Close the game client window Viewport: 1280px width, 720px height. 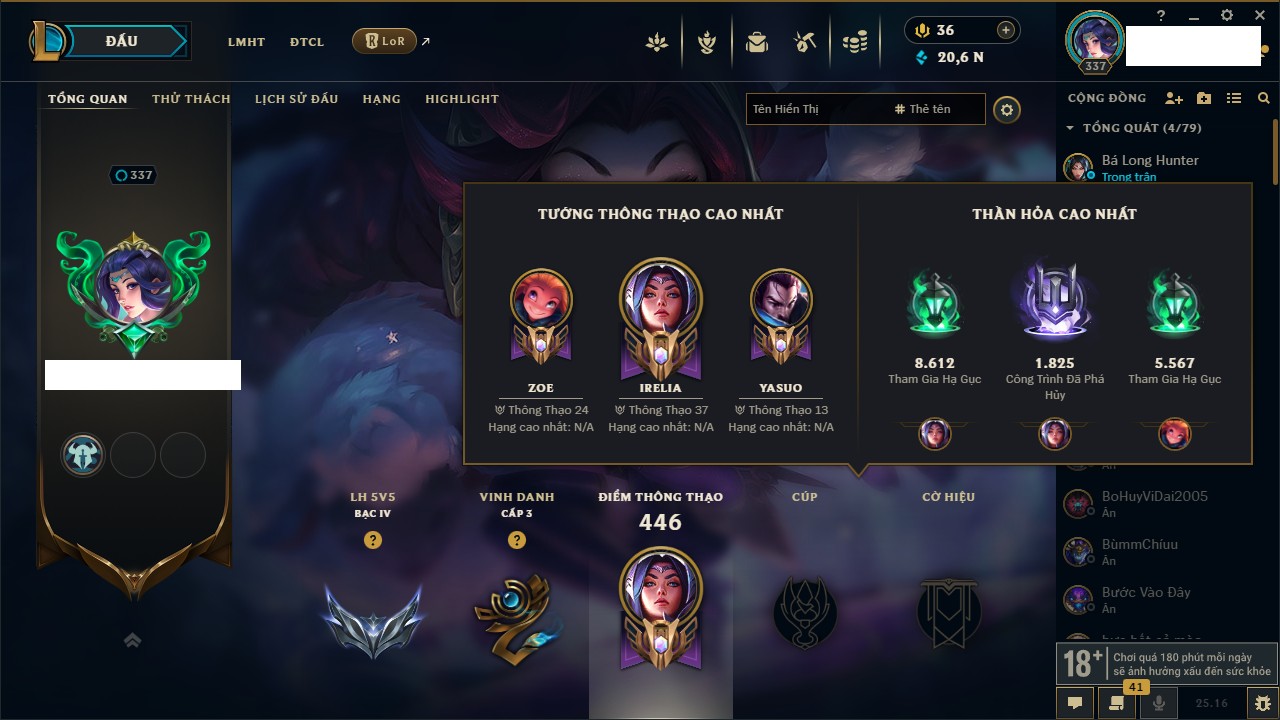1258,15
